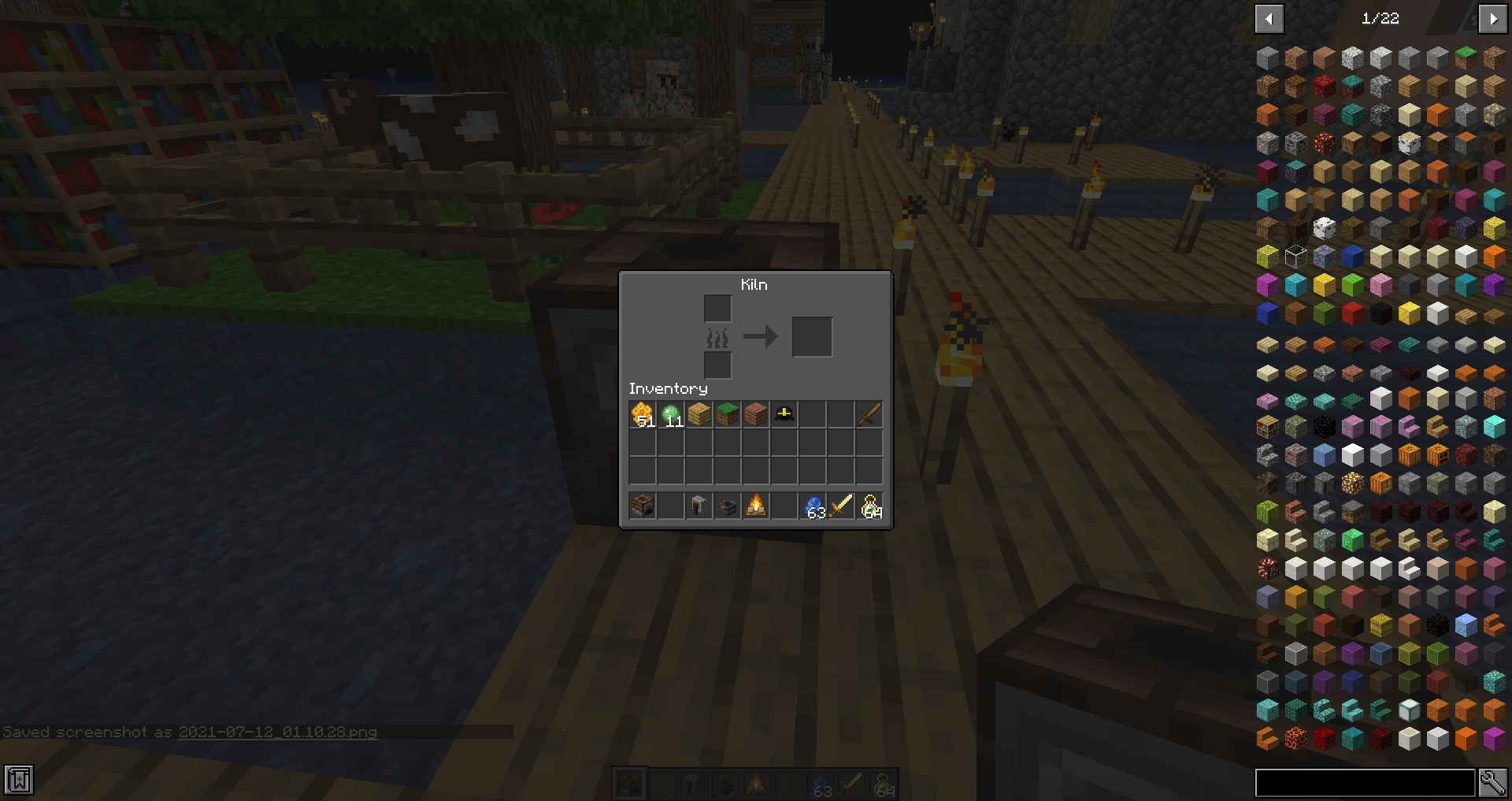Click the honeycomb stack in the inventory
Image resolution: width=1512 pixels, height=801 pixels.
coord(642,413)
